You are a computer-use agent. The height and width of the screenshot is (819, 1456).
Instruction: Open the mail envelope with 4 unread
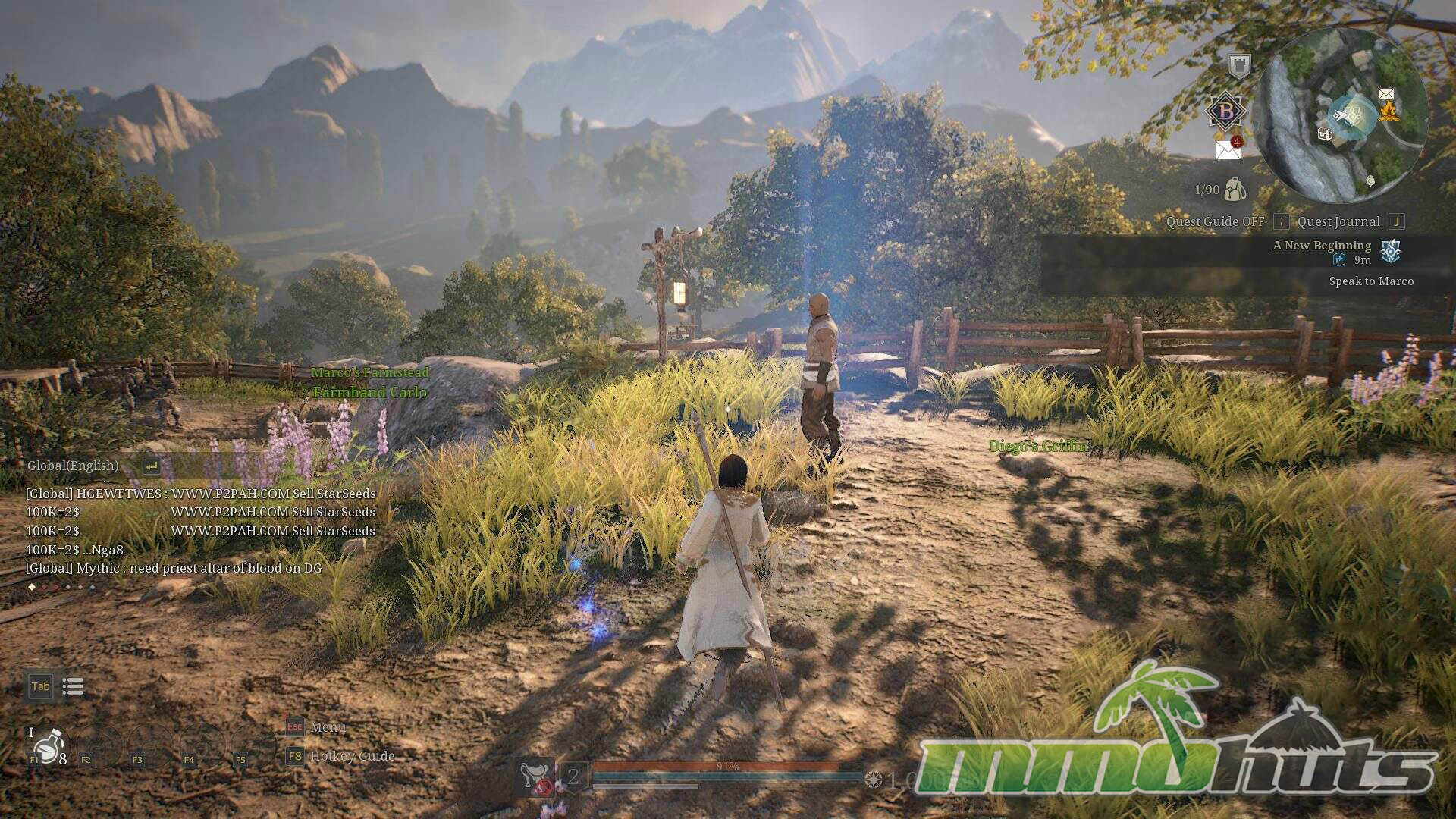pos(1228,149)
